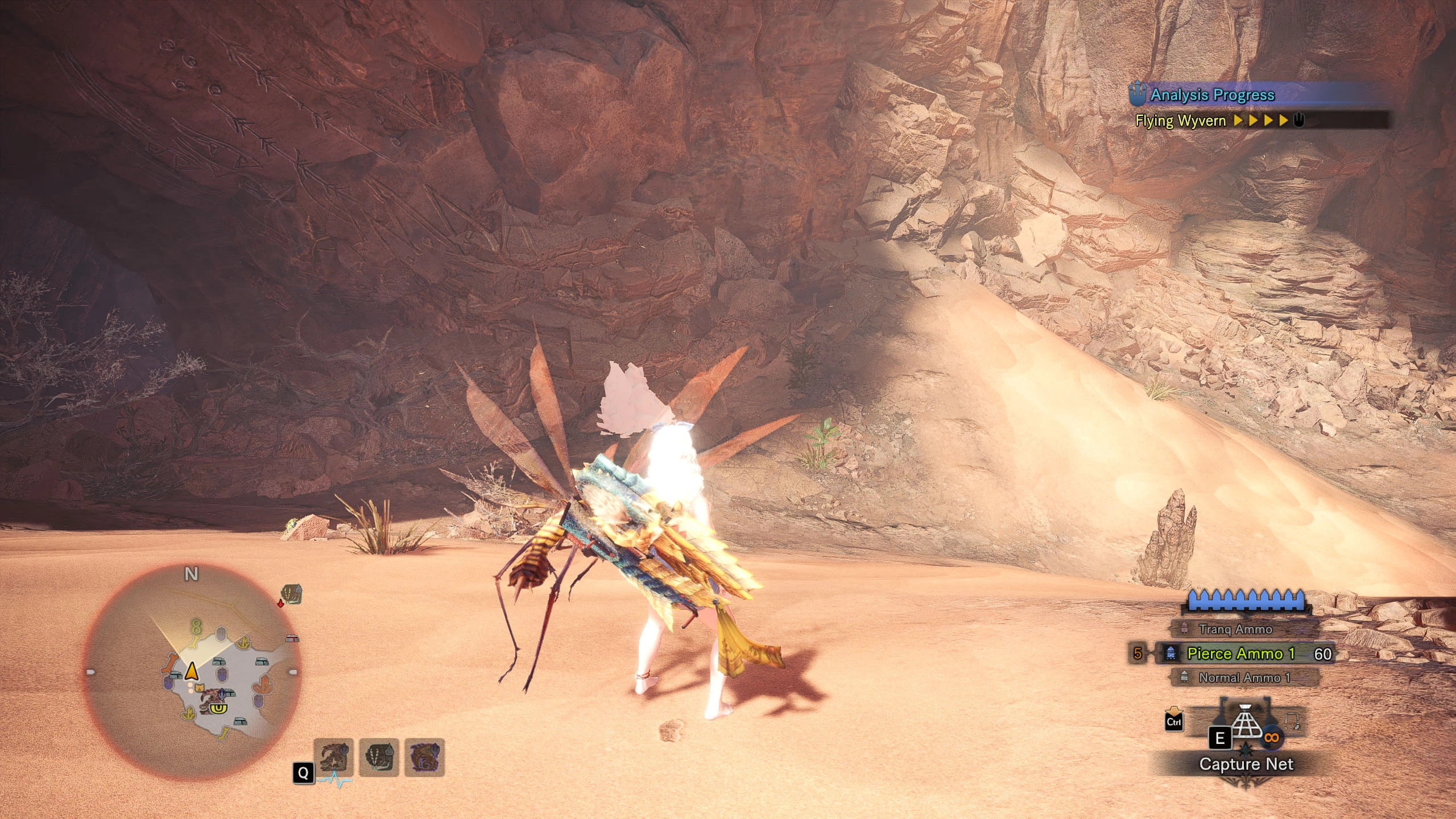Open the circular minimap
The height and width of the screenshot is (819, 1456).
192,671
